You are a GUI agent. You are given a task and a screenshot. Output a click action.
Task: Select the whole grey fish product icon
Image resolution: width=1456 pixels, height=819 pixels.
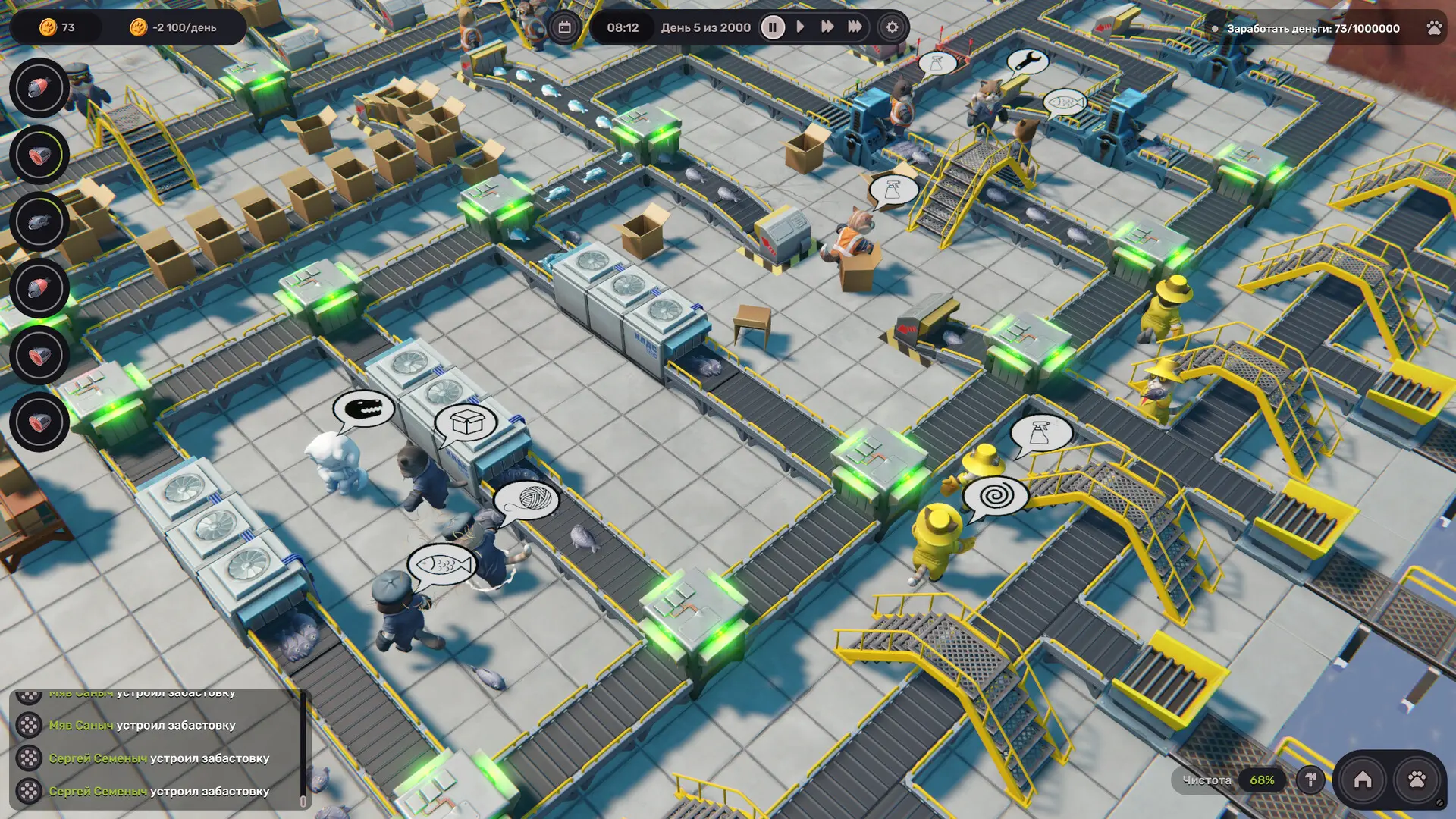click(x=39, y=221)
